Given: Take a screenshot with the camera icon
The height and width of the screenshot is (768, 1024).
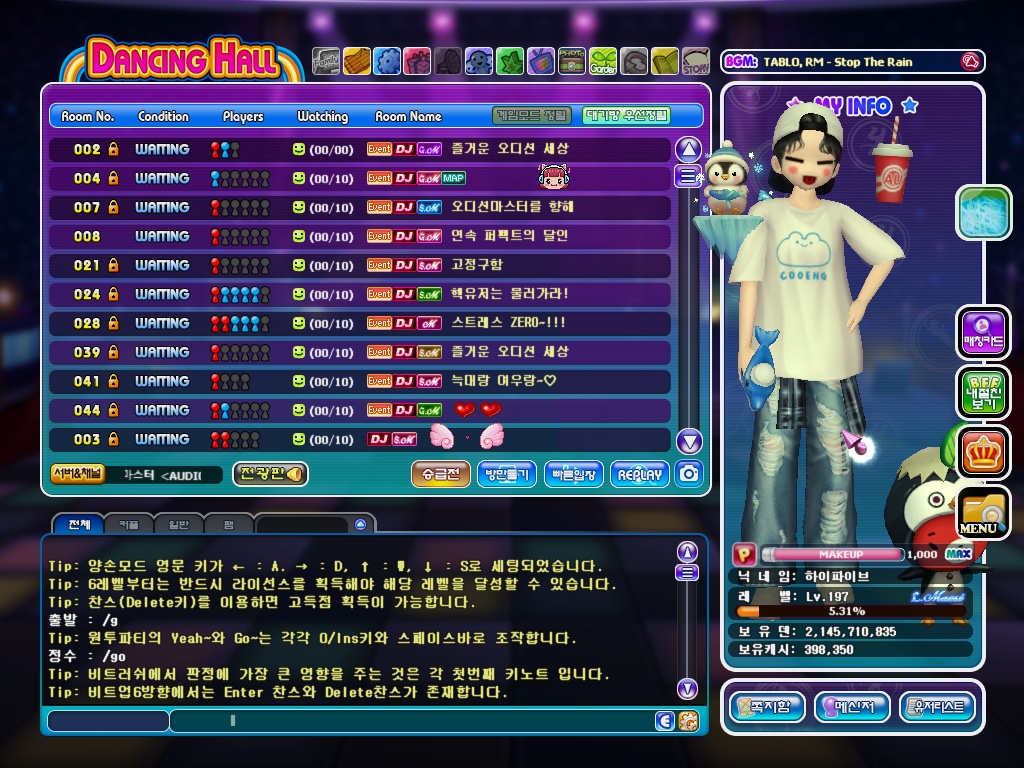Looking at the screenshot, I should [x=689, y=474].
